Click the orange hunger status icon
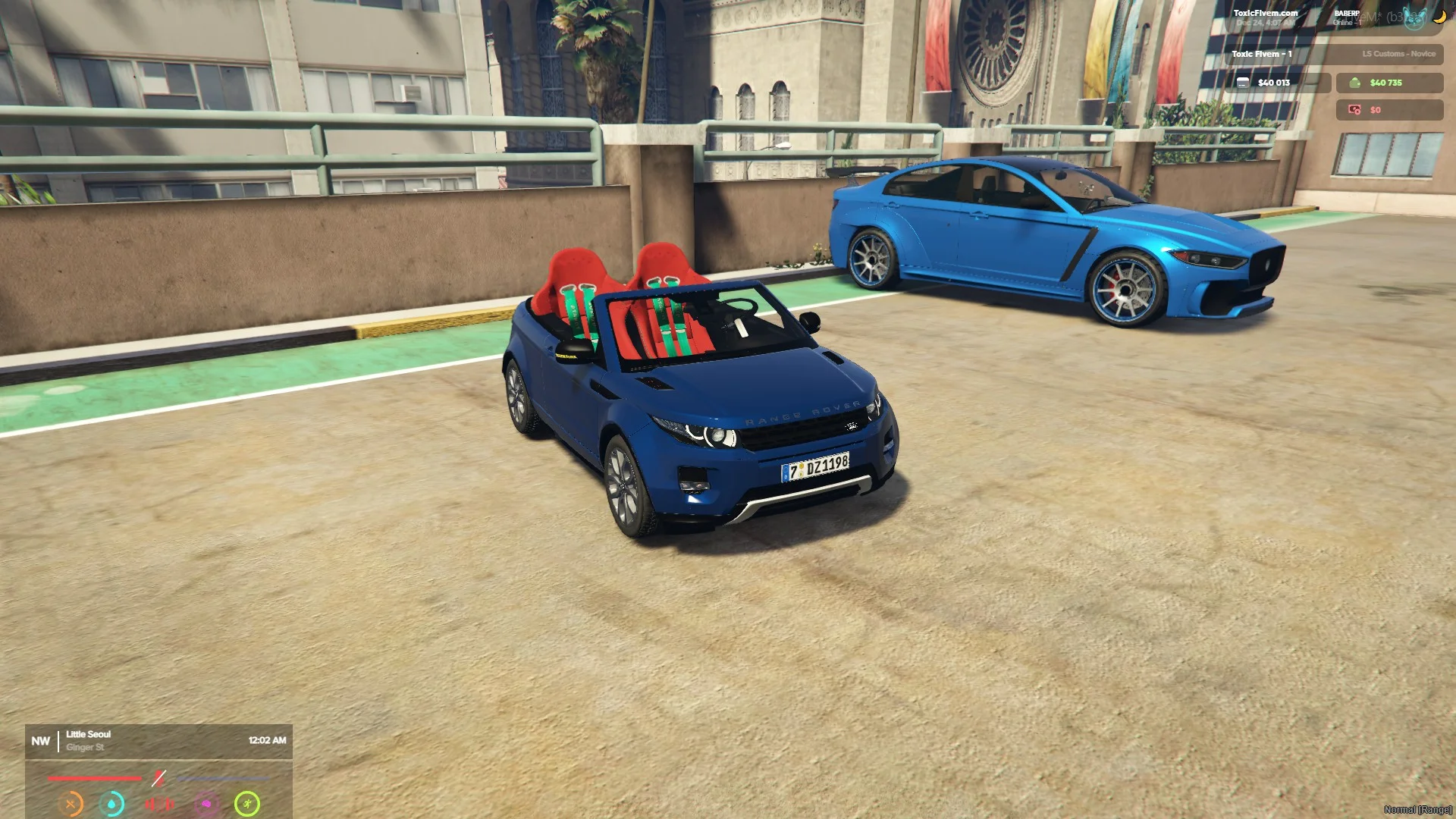 pyautogui.click(x=71, y=804)
